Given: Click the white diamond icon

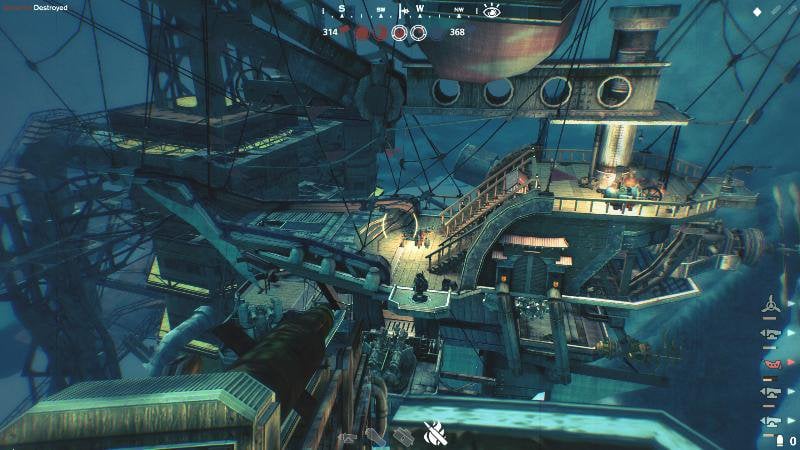Looking at the screenshot, I should (758, 11).
